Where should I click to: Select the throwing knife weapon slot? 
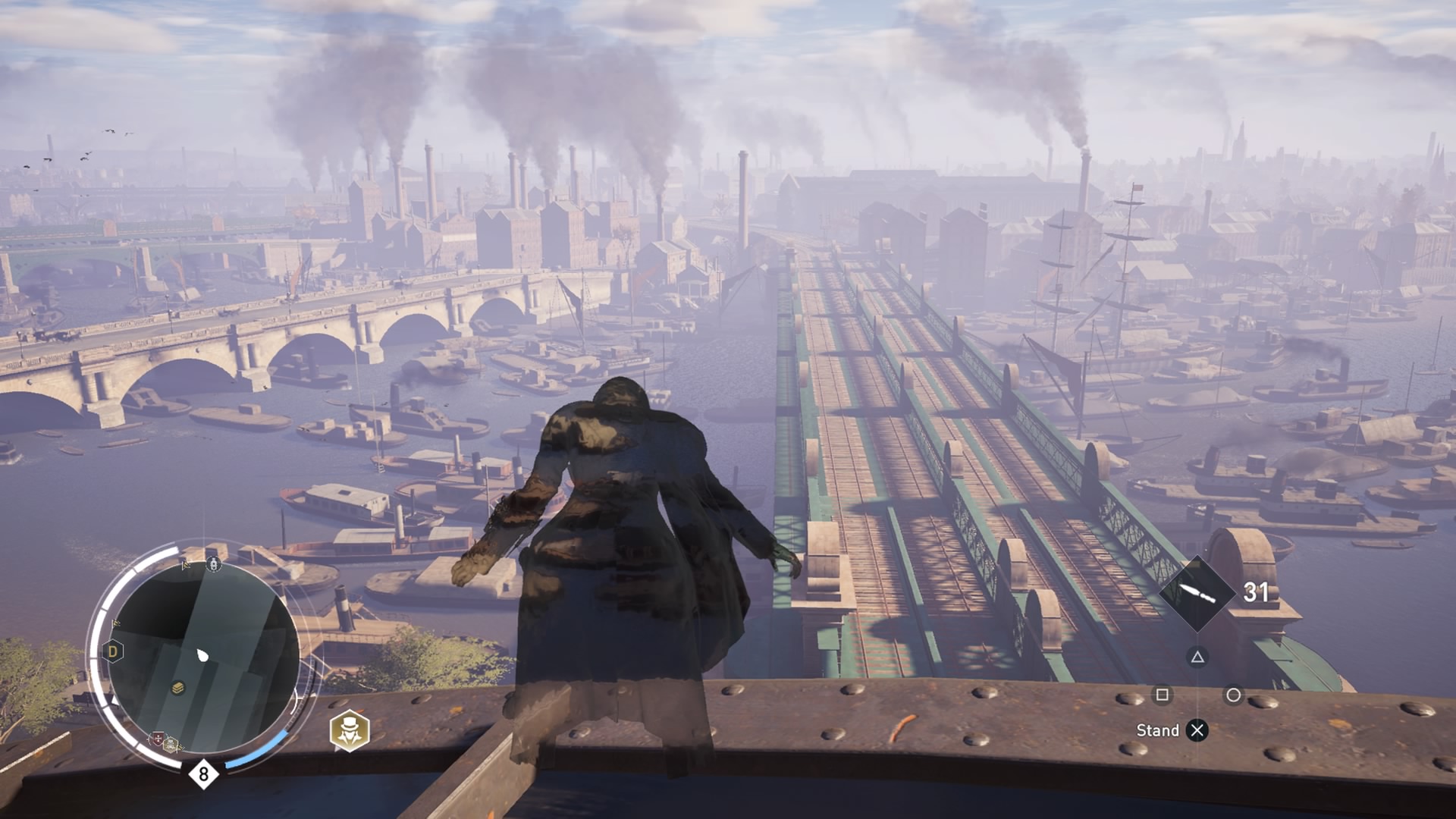[1197, 593]
